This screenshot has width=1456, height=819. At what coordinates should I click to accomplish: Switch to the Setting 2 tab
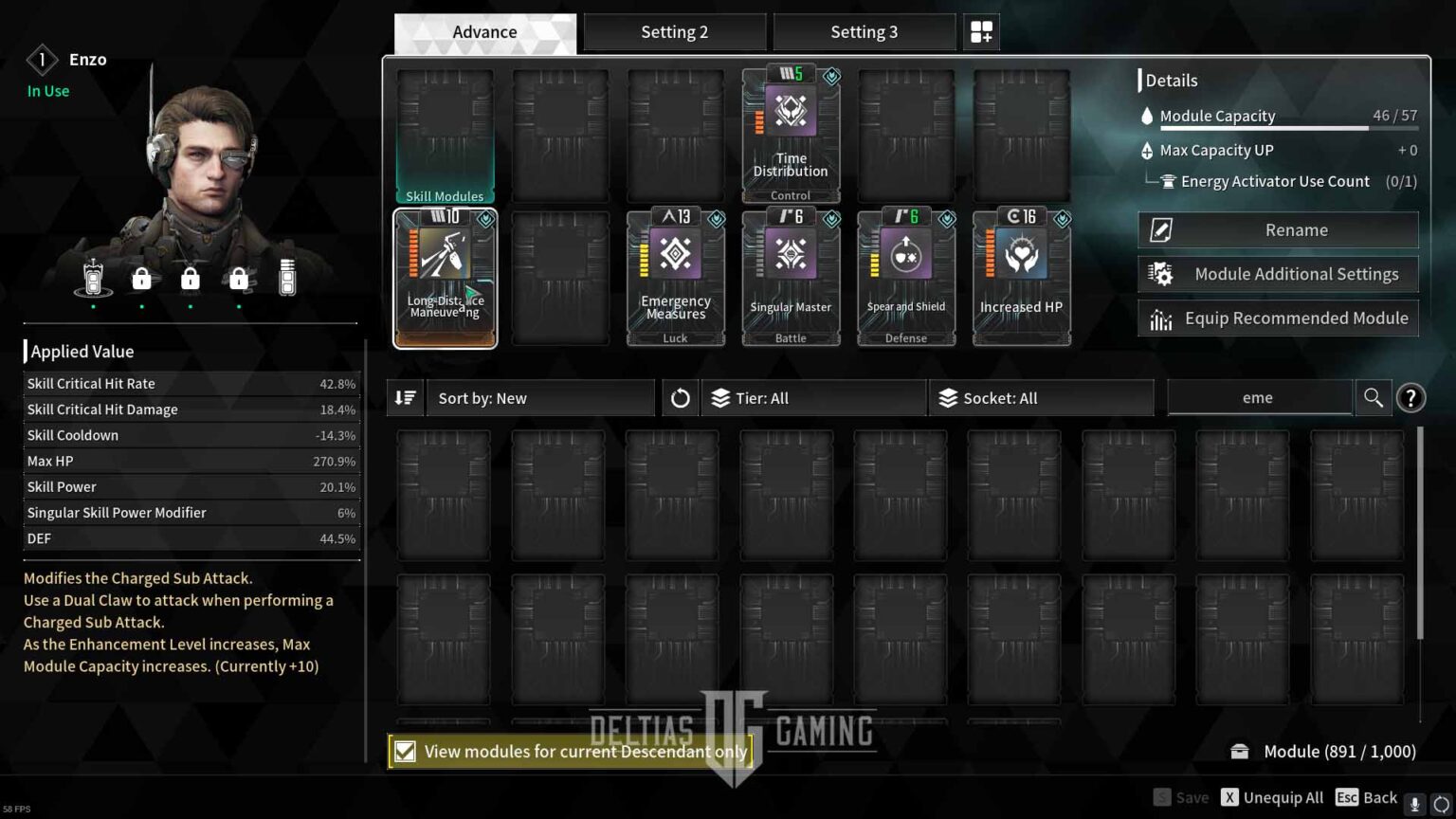[675, 31]
